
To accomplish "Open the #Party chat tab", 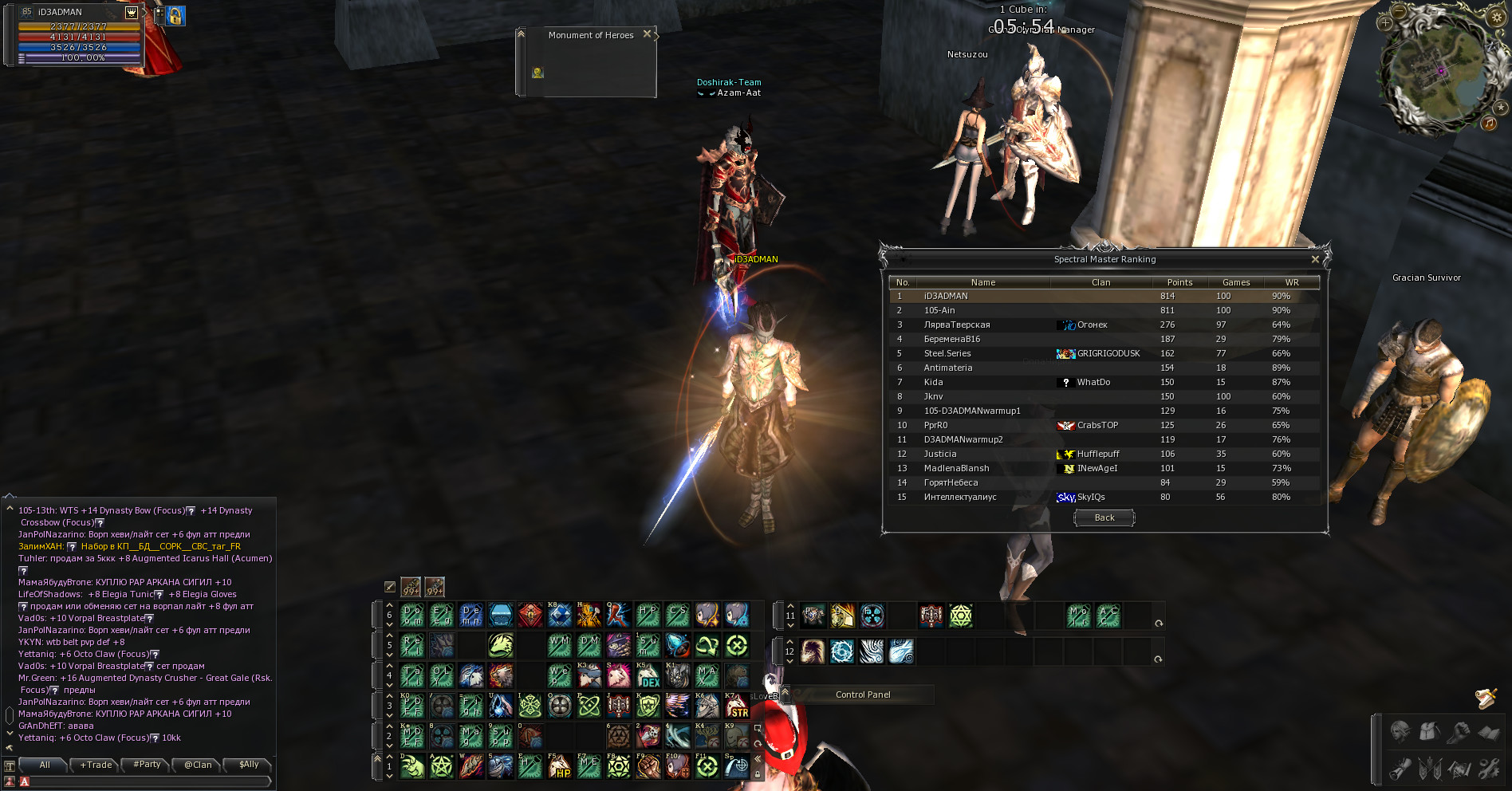I will (x=148, y=765).
